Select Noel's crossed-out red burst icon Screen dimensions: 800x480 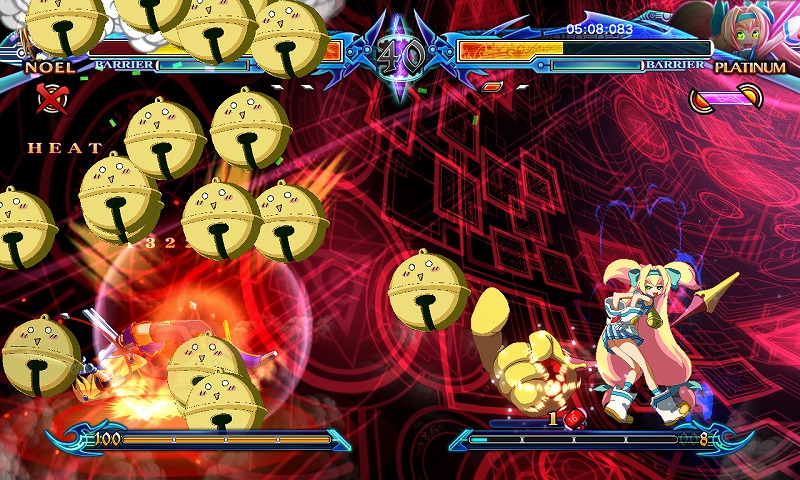pos(48,97)
